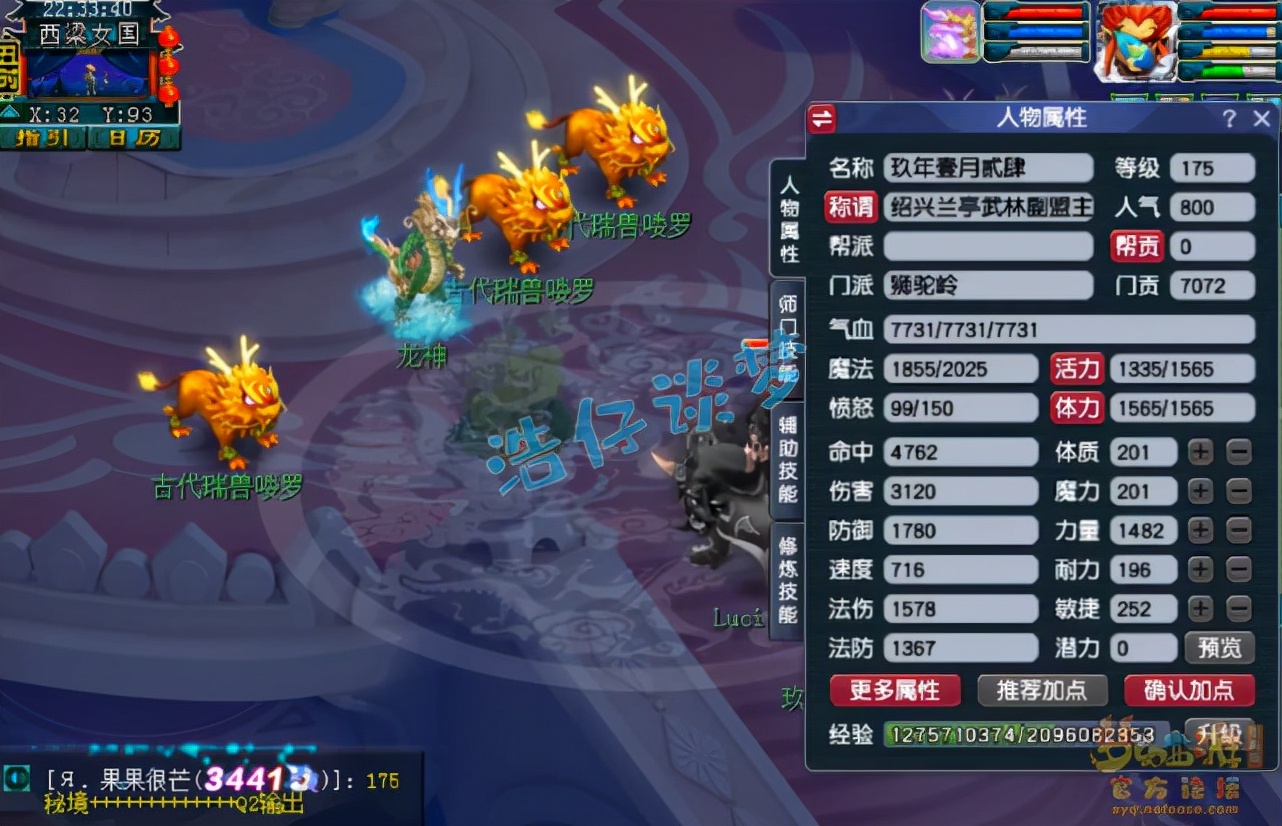Confirm points with 确认加点
The height and width of the screenshot is (826, 1282).
[1188, 690]
